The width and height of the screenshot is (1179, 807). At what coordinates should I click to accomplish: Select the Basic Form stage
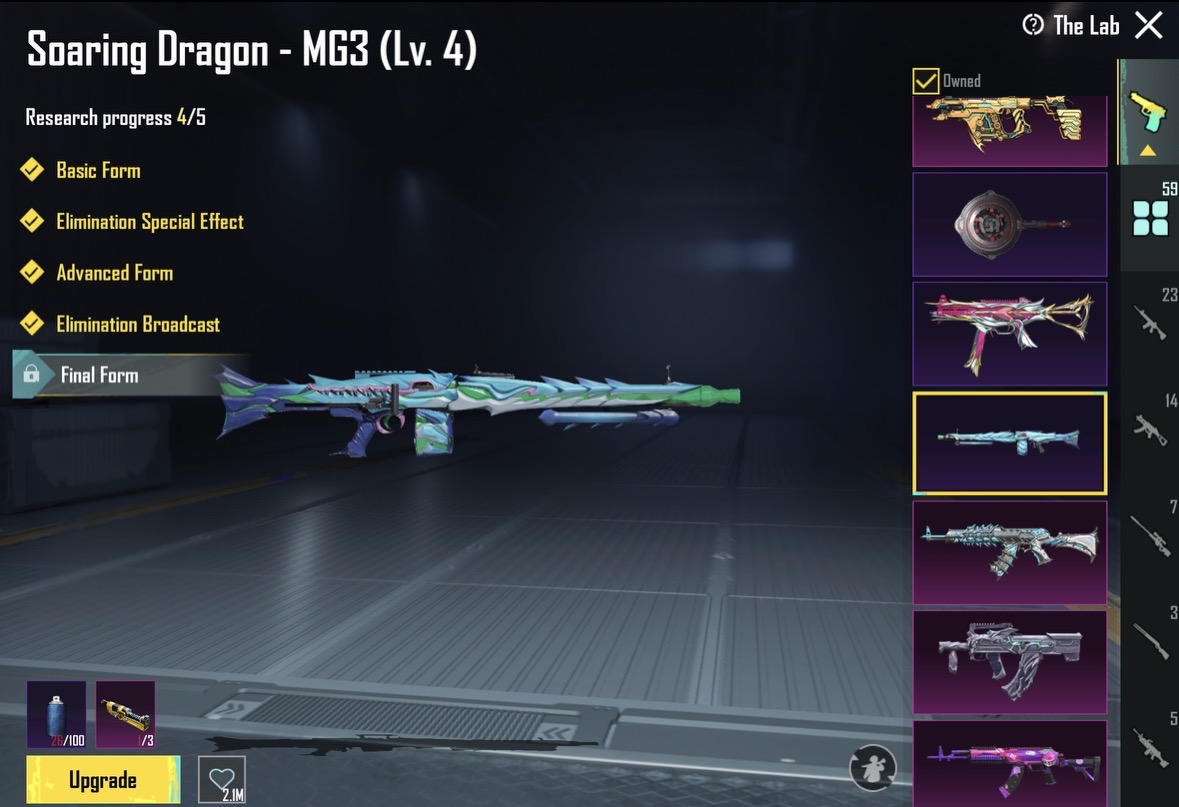point(98,170)
